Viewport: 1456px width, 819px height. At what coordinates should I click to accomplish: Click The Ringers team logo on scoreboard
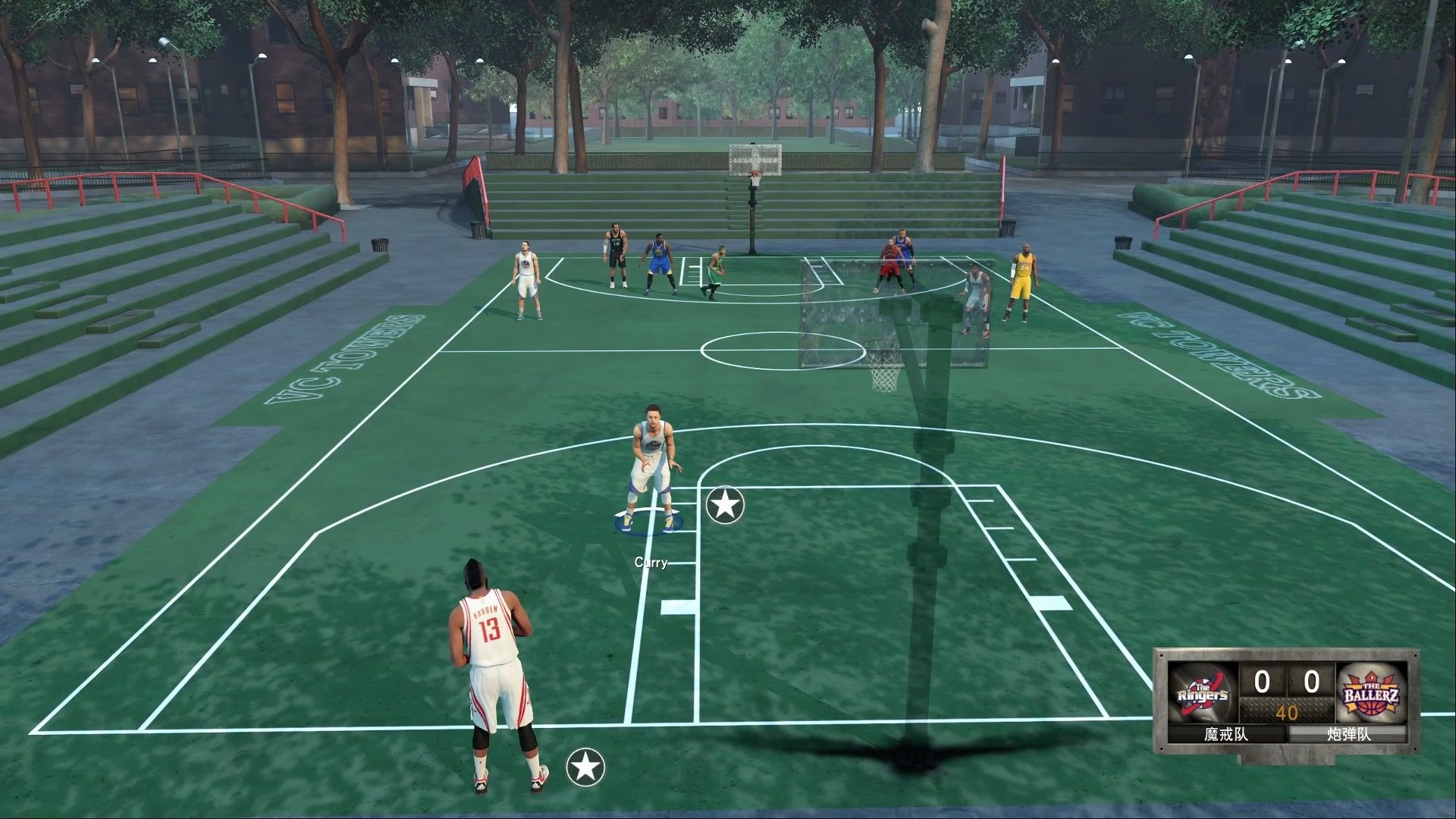point(1203,693)
